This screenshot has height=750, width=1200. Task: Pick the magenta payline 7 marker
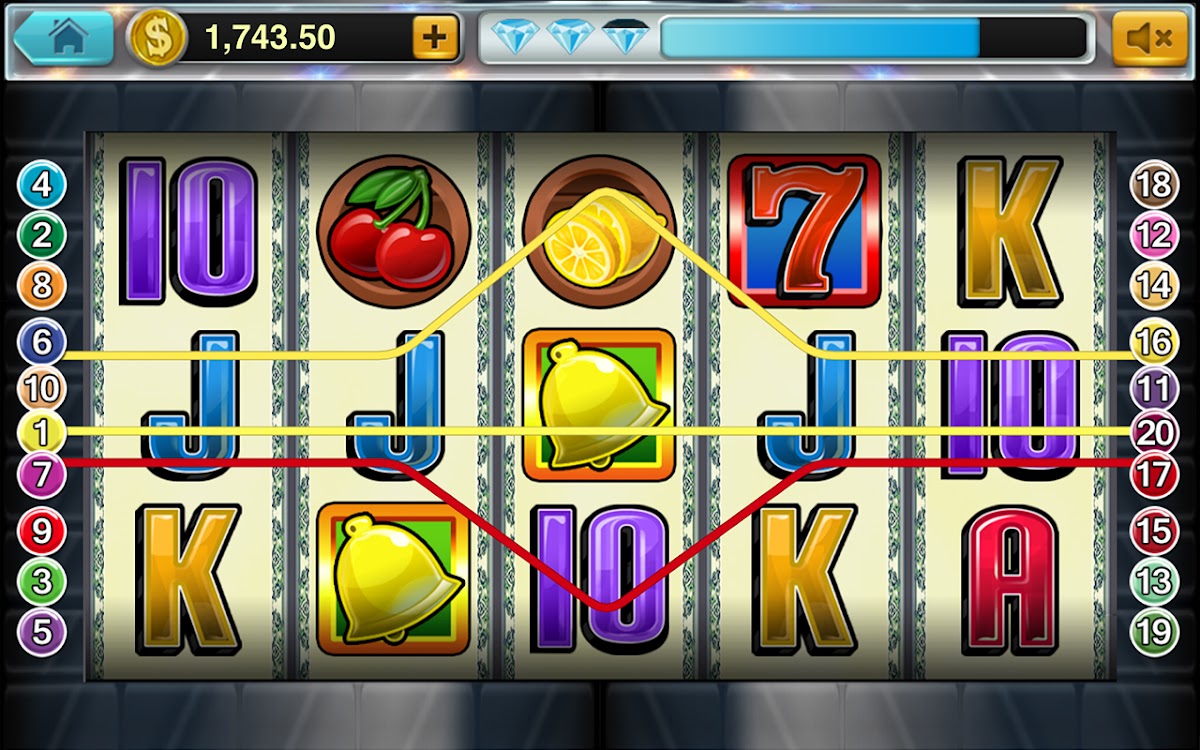[42, 474]
